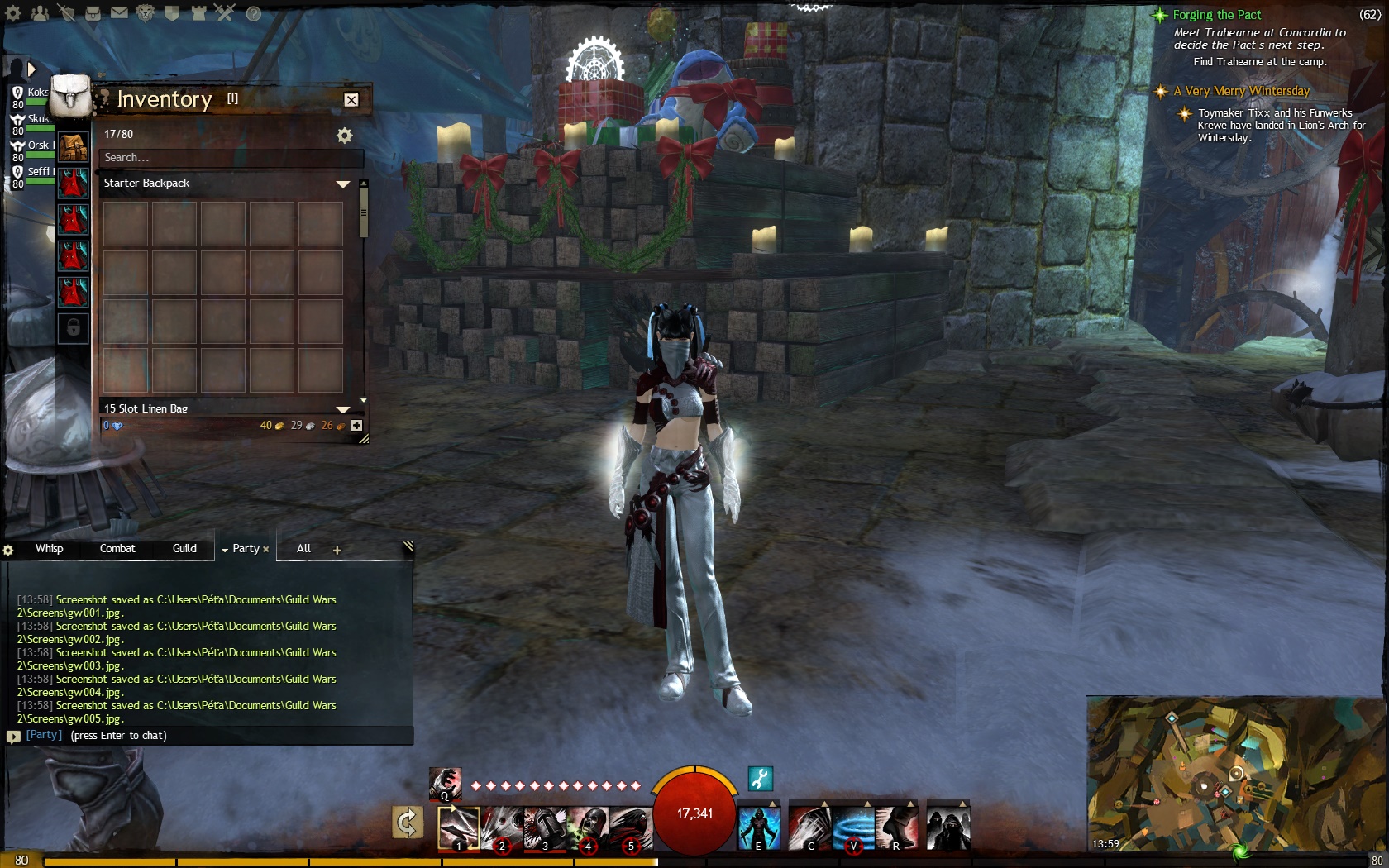1389x868 pixels.
Task: Swap weapons with the circular arrow button
Action: point(408,823)
